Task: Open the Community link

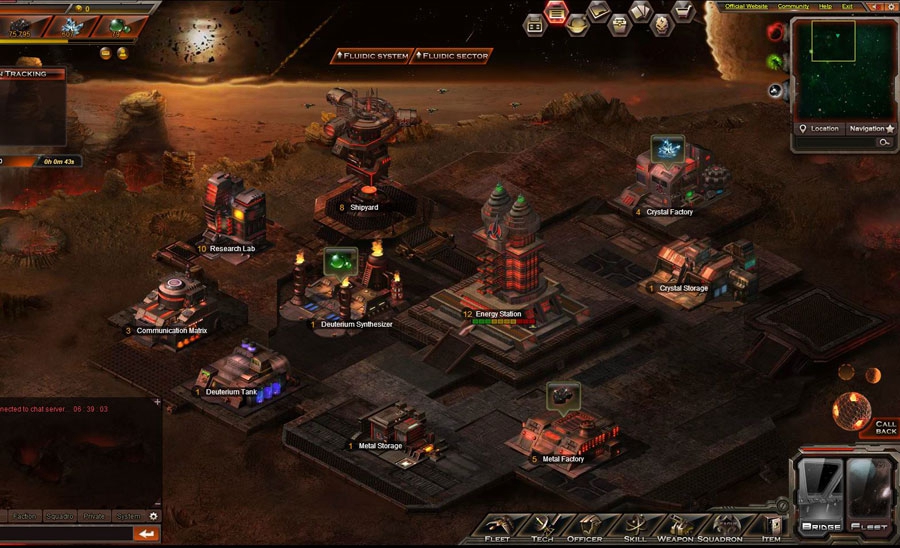Action: click(x=793, y=6)
